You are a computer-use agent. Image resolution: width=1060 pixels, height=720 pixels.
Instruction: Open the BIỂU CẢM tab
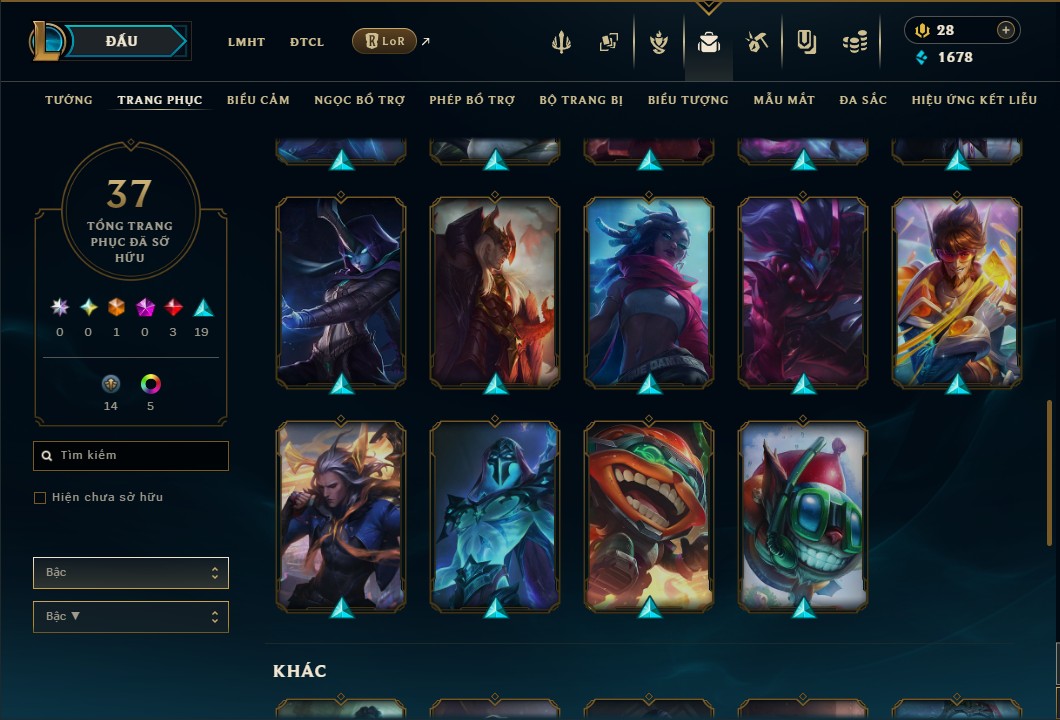point(258,100)
